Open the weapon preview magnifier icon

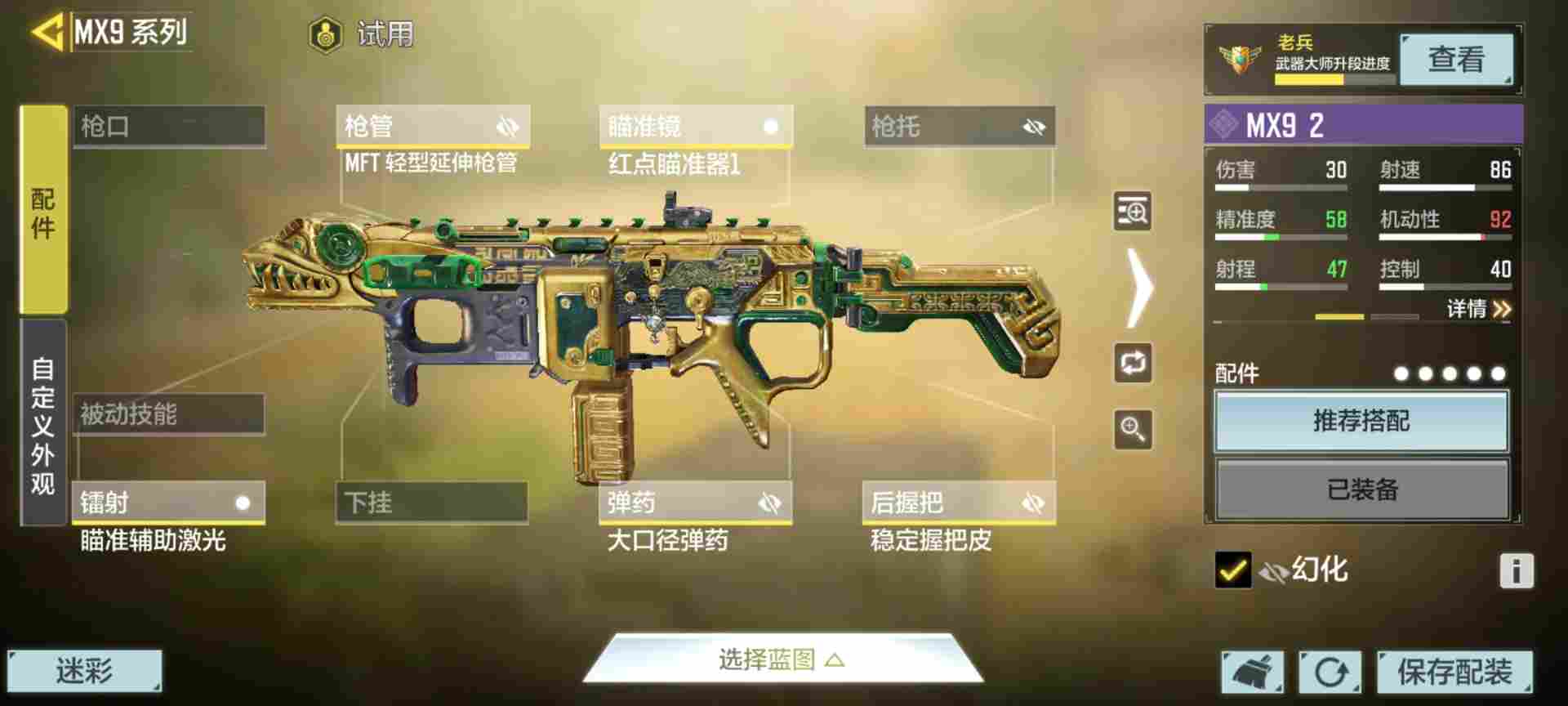[x=1132, y=211]
